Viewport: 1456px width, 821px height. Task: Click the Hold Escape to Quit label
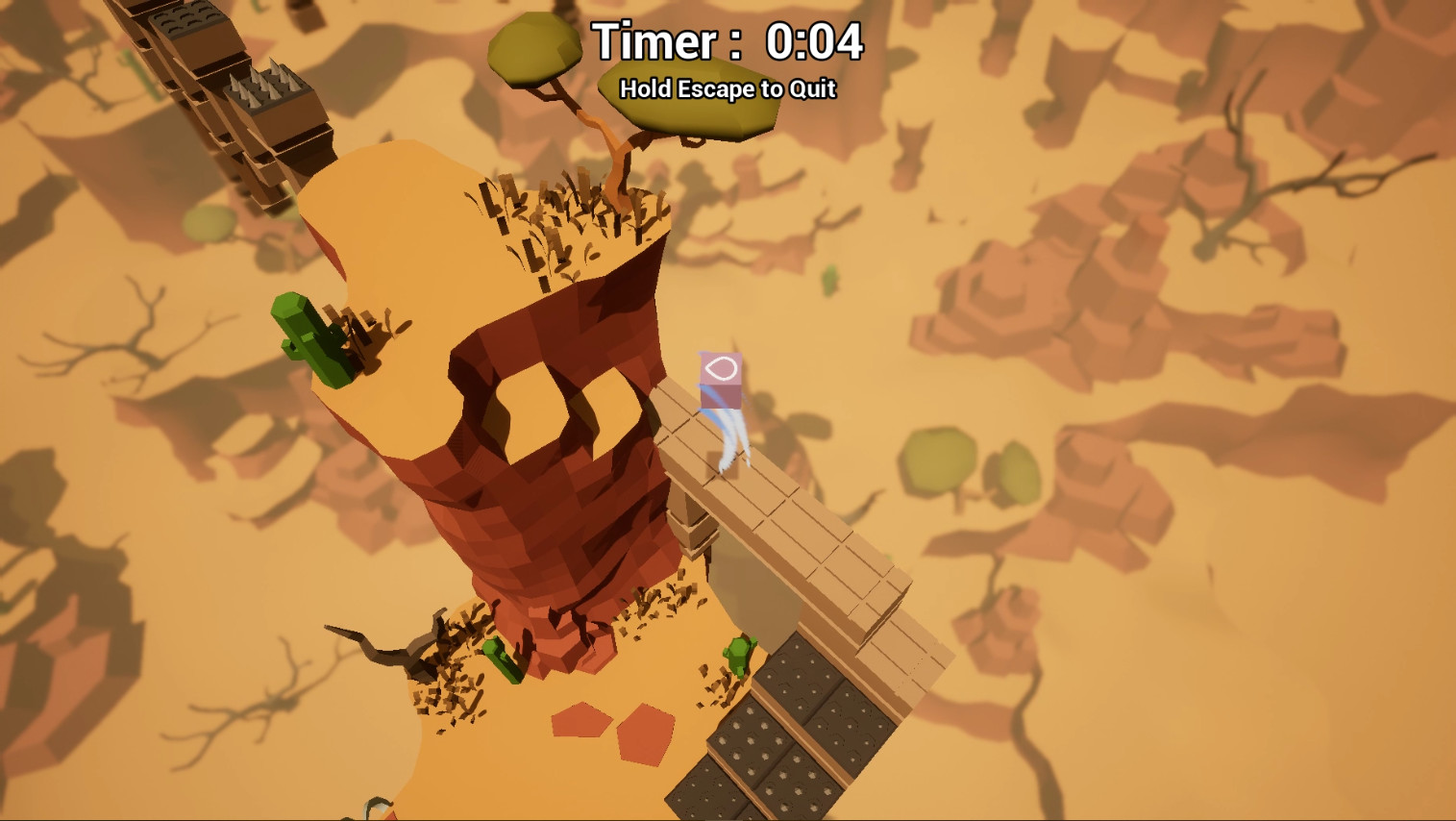tap(728, 89)
